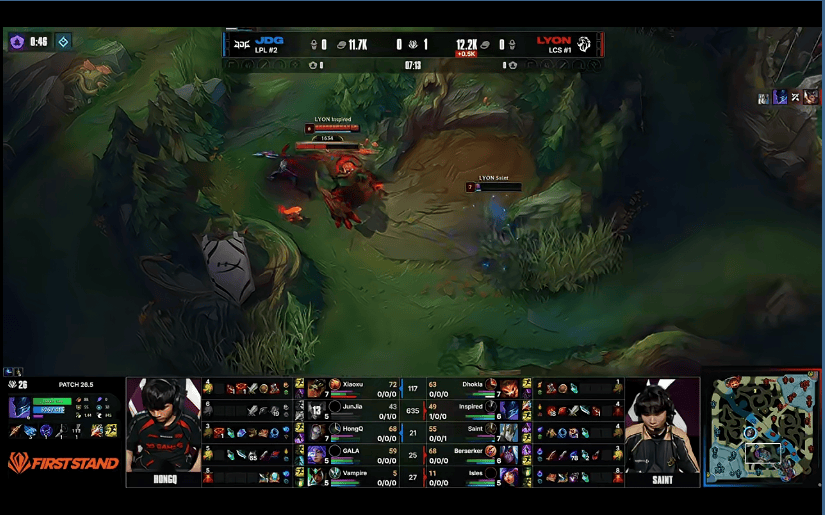
Task: Select Vampire's scoreboard row
Action: [x=351, y=475]
